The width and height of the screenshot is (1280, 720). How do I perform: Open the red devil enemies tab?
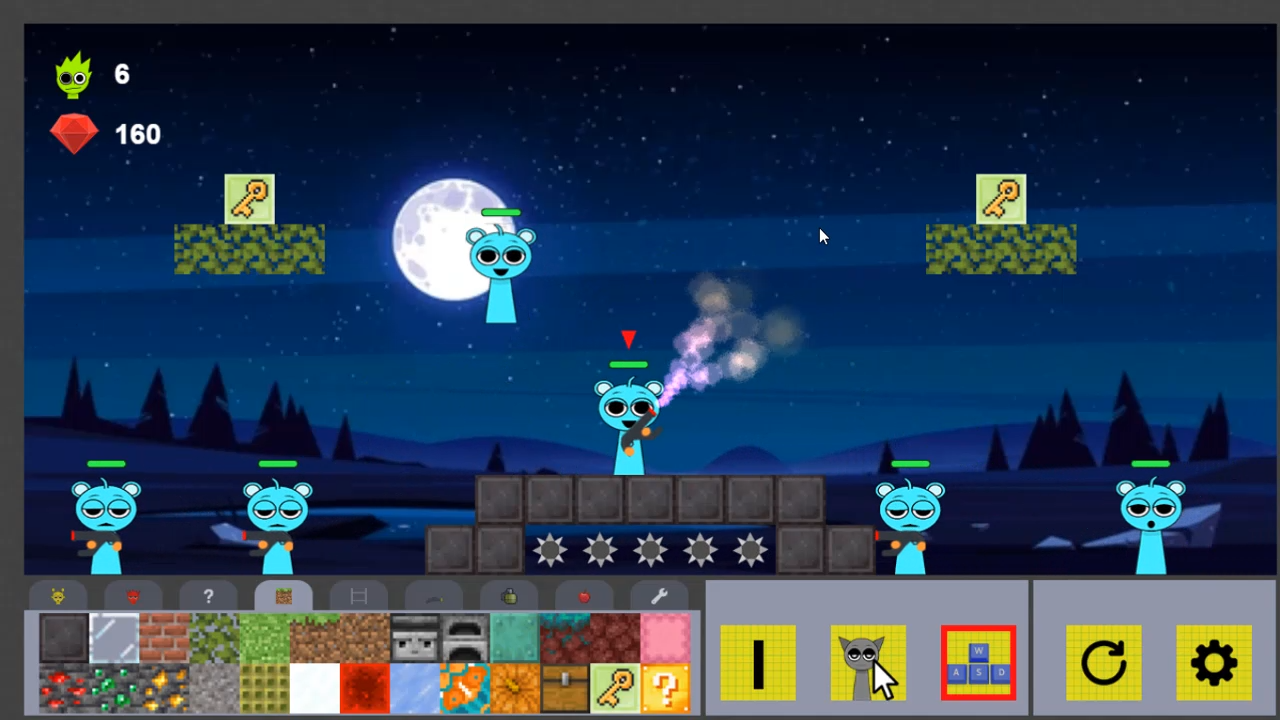(133, 596)
